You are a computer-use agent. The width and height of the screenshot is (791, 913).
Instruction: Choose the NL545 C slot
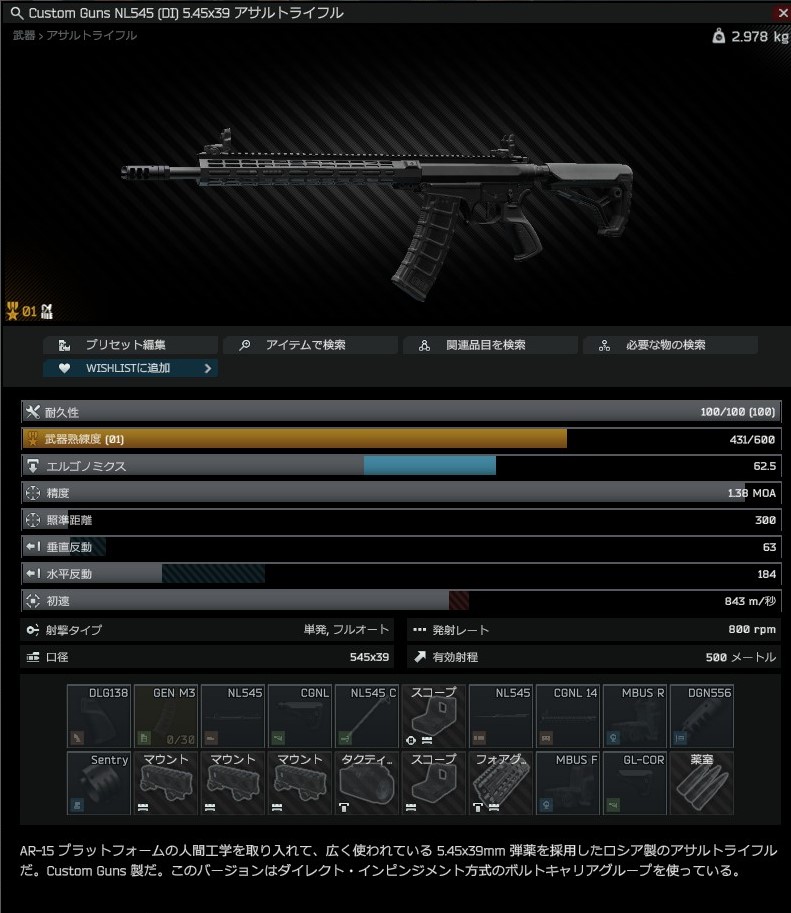tap(367, 716)
